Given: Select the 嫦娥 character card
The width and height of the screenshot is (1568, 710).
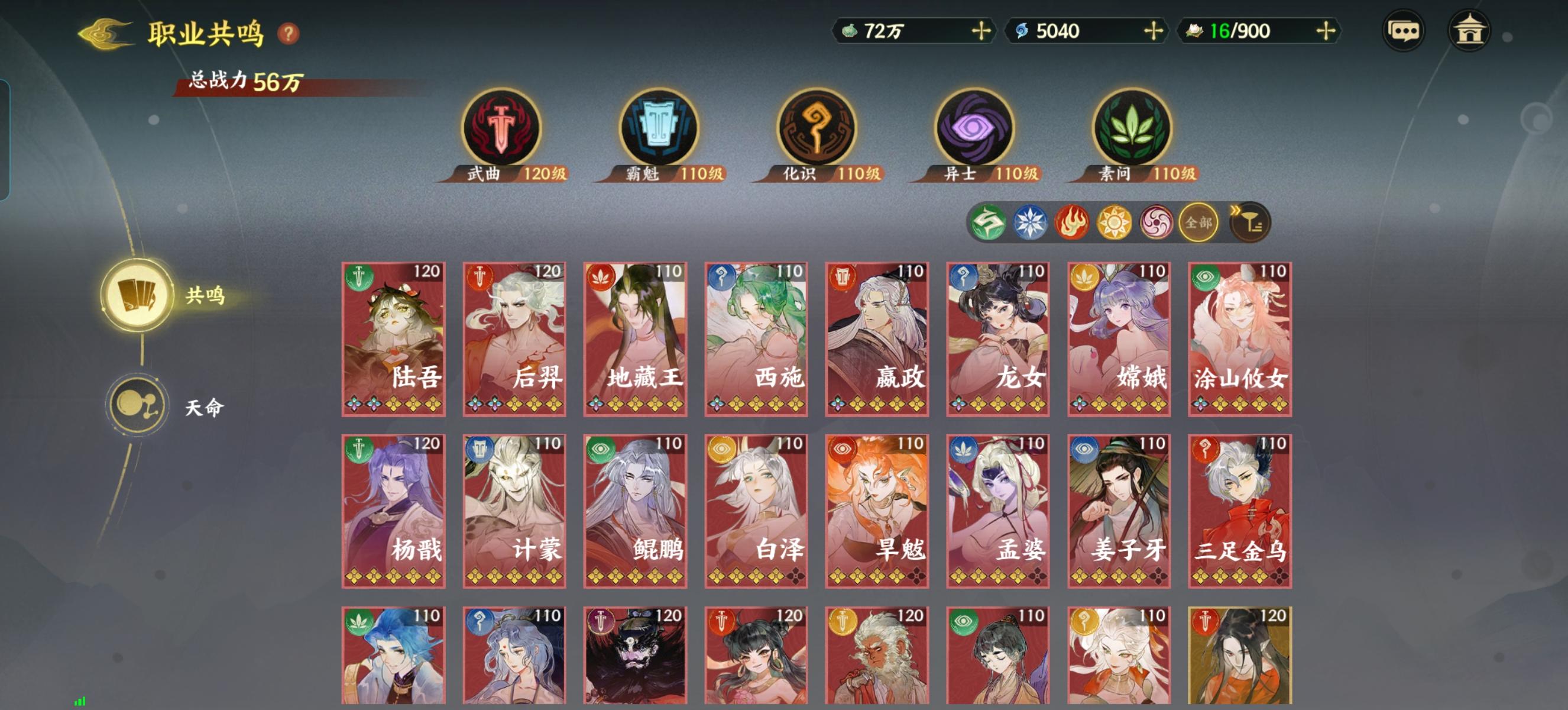Looking at the screenshot, I should (1119, 341).
